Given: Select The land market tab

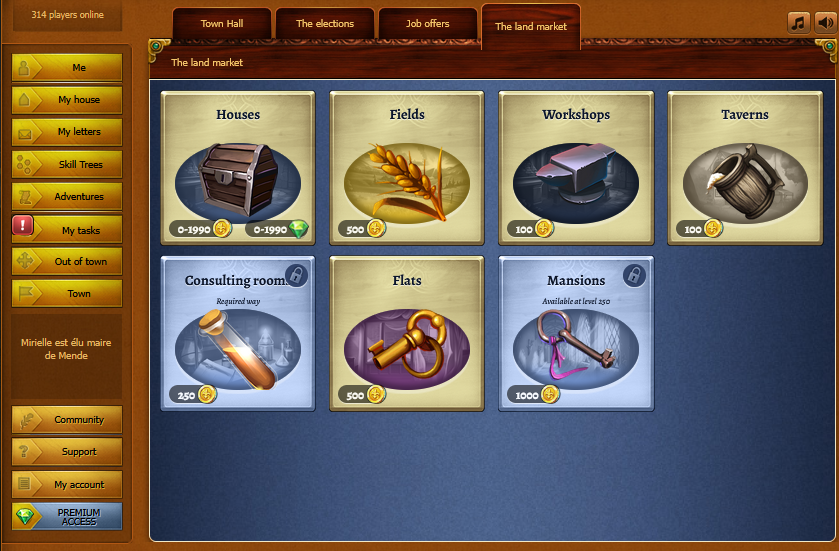Looking at the screenshot, I should (530, 26).
